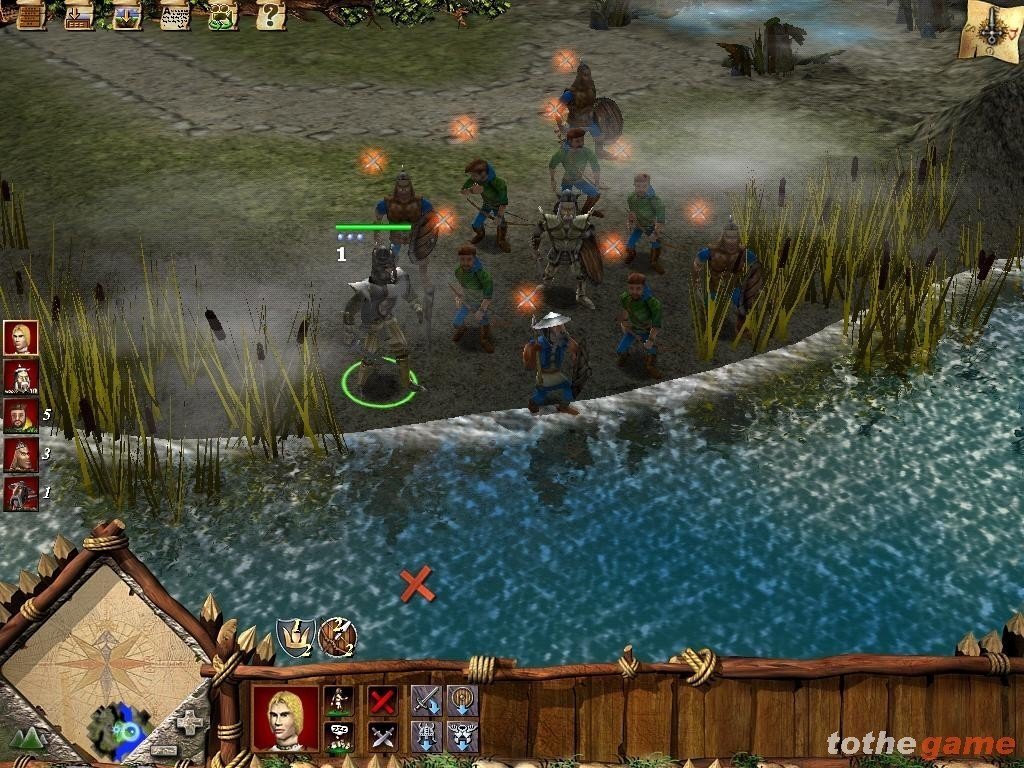1024x768 pixels.
Task: Activate the crossed swords attack command
Action: [x=382, y=736]
